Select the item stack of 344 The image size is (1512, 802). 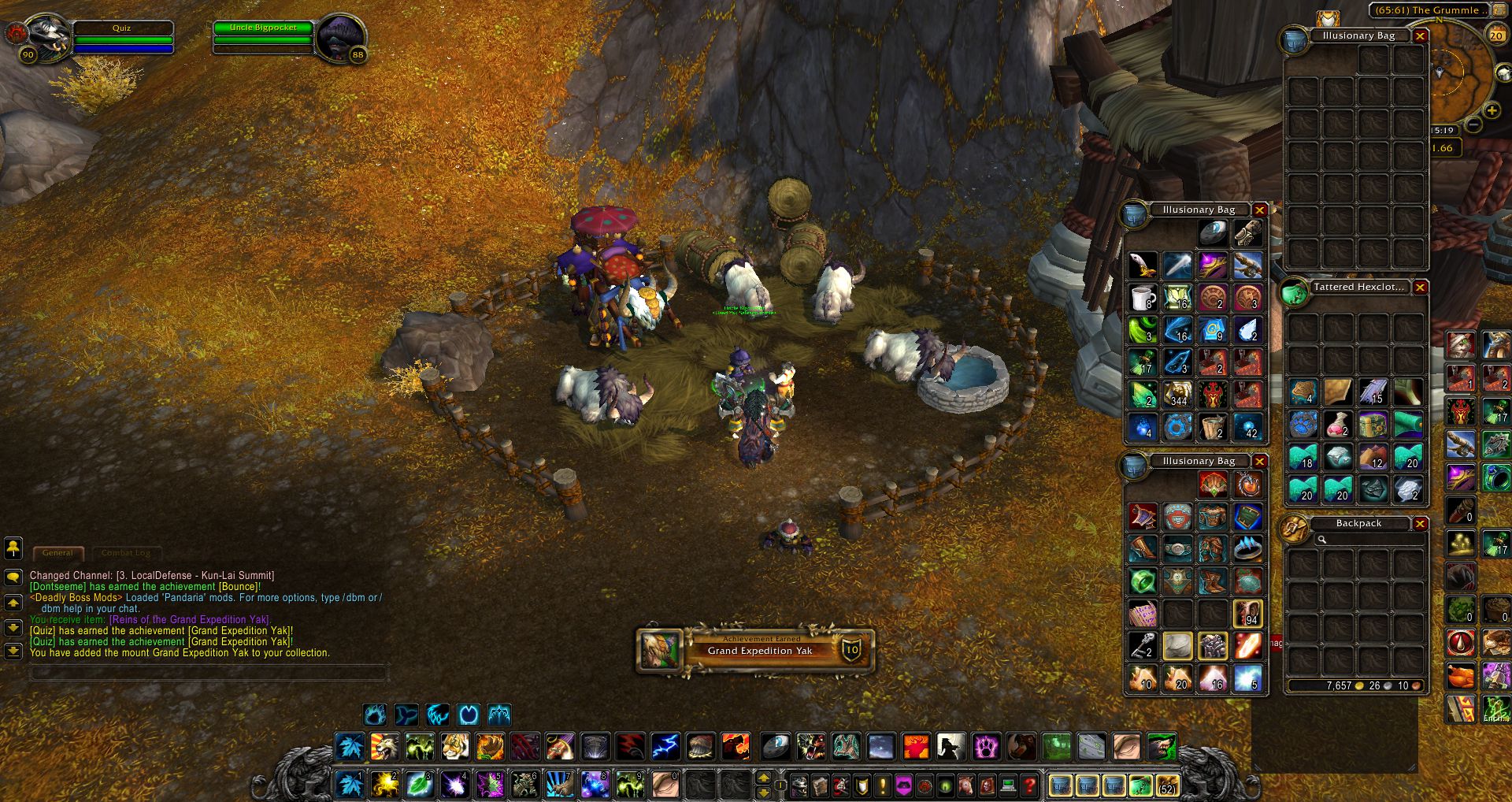[1177, 394]
